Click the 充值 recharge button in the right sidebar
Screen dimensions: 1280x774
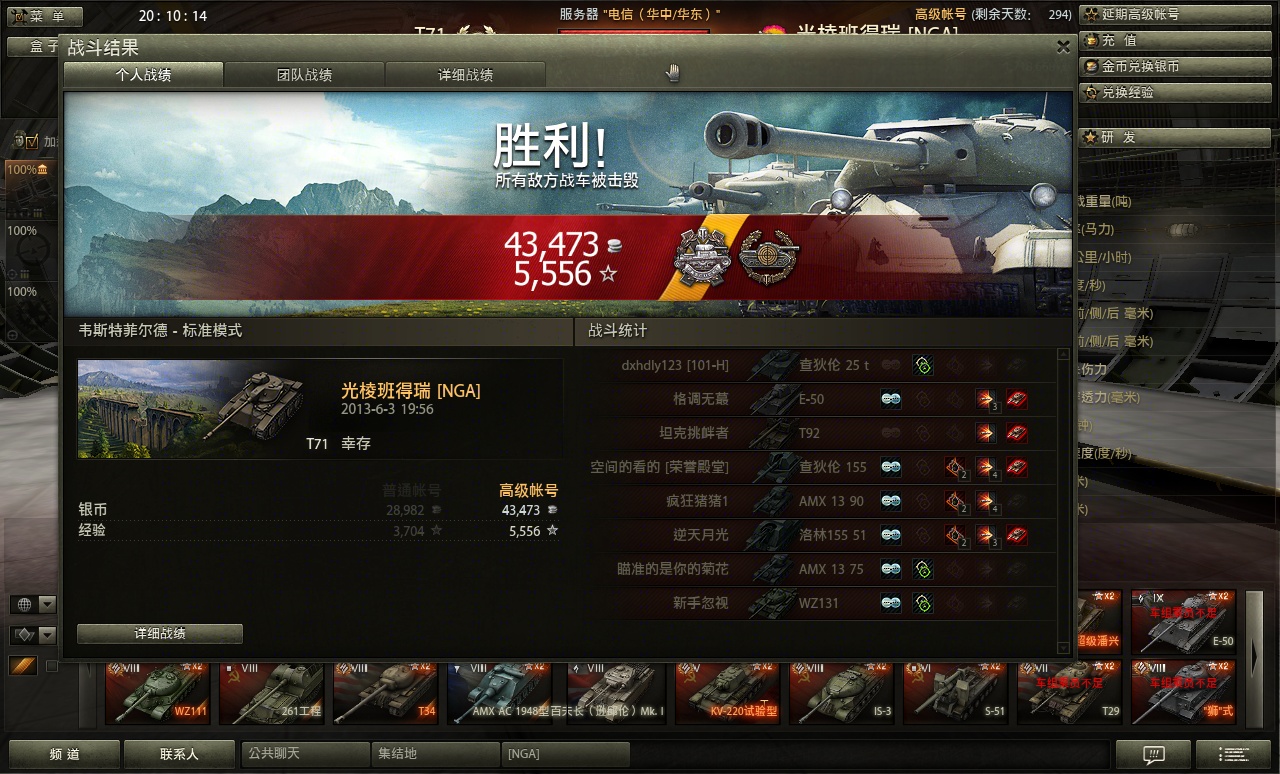pyautogui.click(x=1176, y=39)
